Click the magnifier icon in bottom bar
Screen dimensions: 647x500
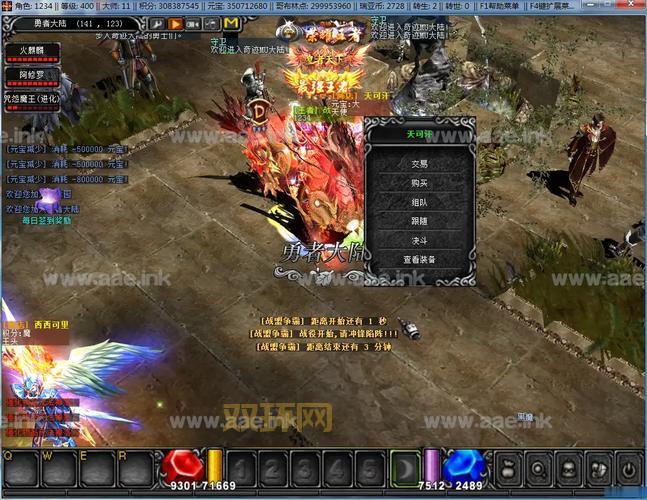pos(538,468)
